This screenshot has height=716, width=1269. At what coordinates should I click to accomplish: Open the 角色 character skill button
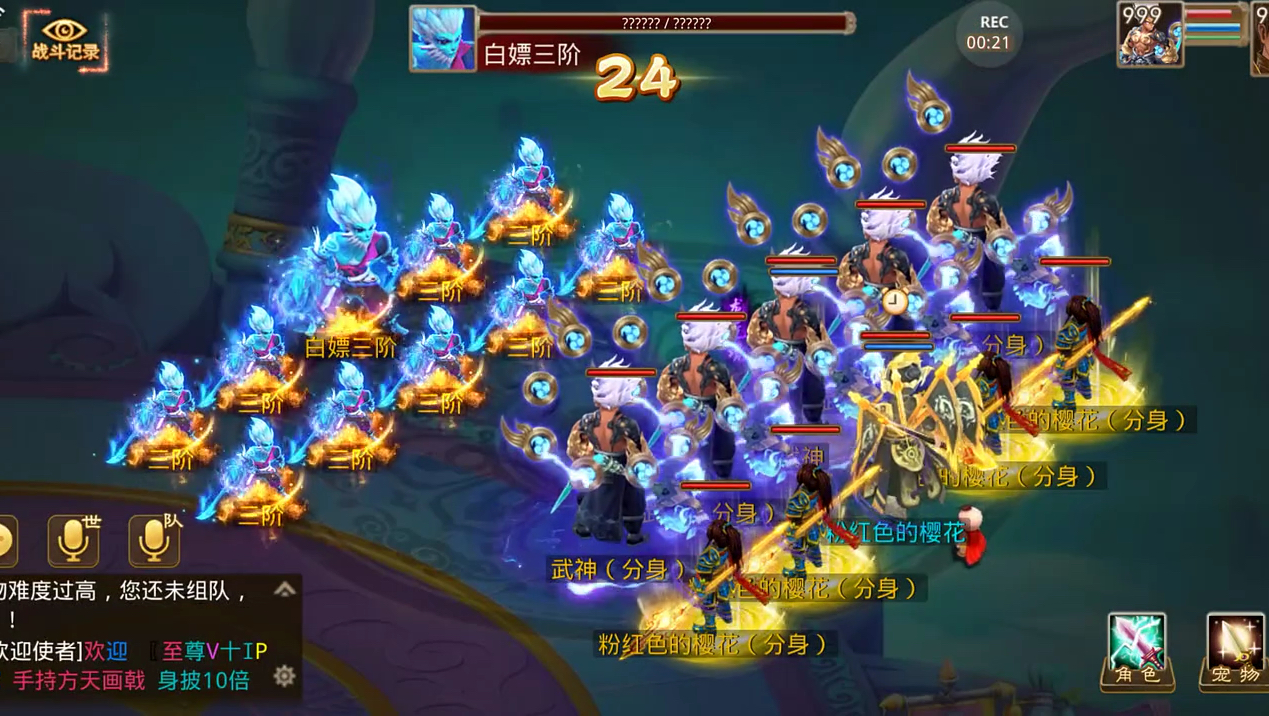coord(1136,650)
